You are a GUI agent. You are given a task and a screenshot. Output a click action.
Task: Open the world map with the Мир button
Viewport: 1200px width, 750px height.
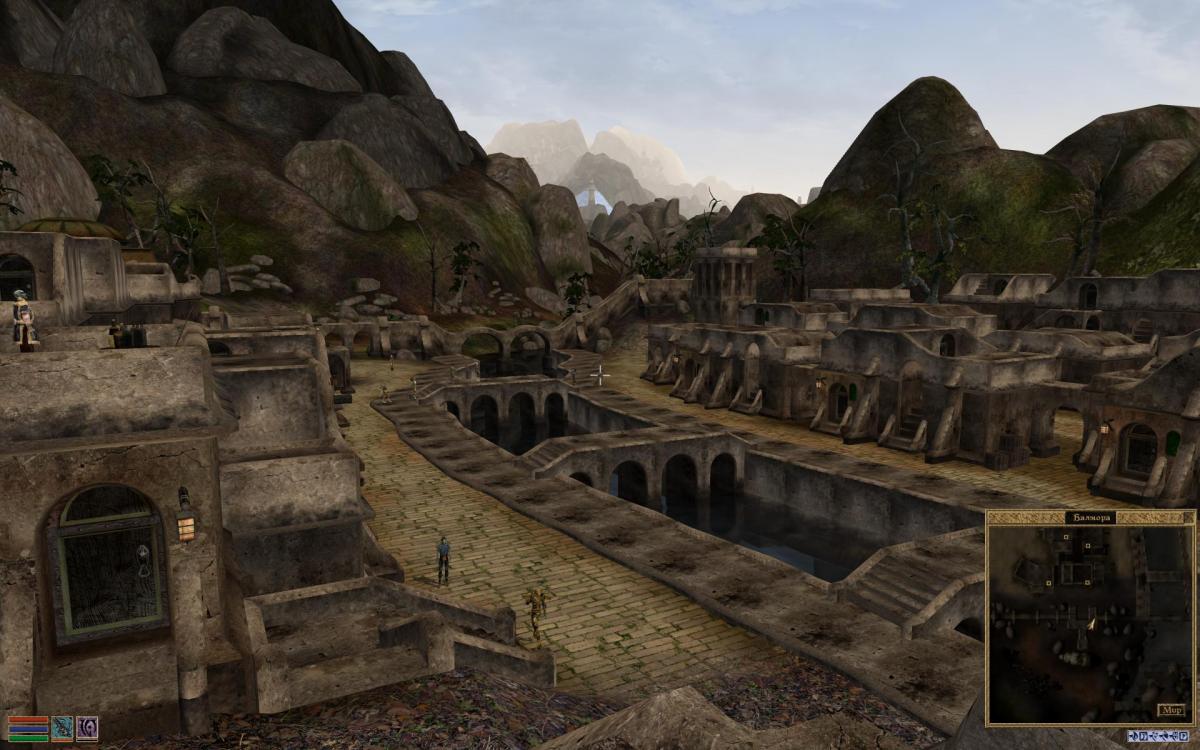pos(1171,710)
